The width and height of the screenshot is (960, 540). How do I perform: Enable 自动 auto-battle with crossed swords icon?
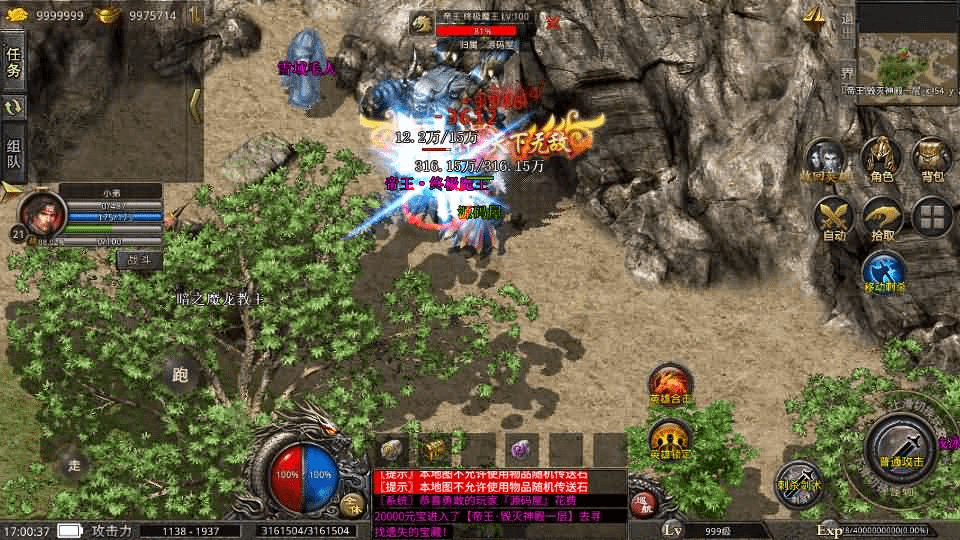point(833,218)
